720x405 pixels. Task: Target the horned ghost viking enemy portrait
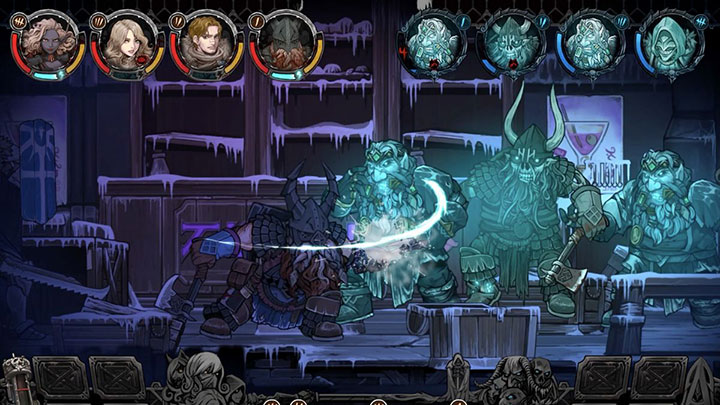coord(510,41)
